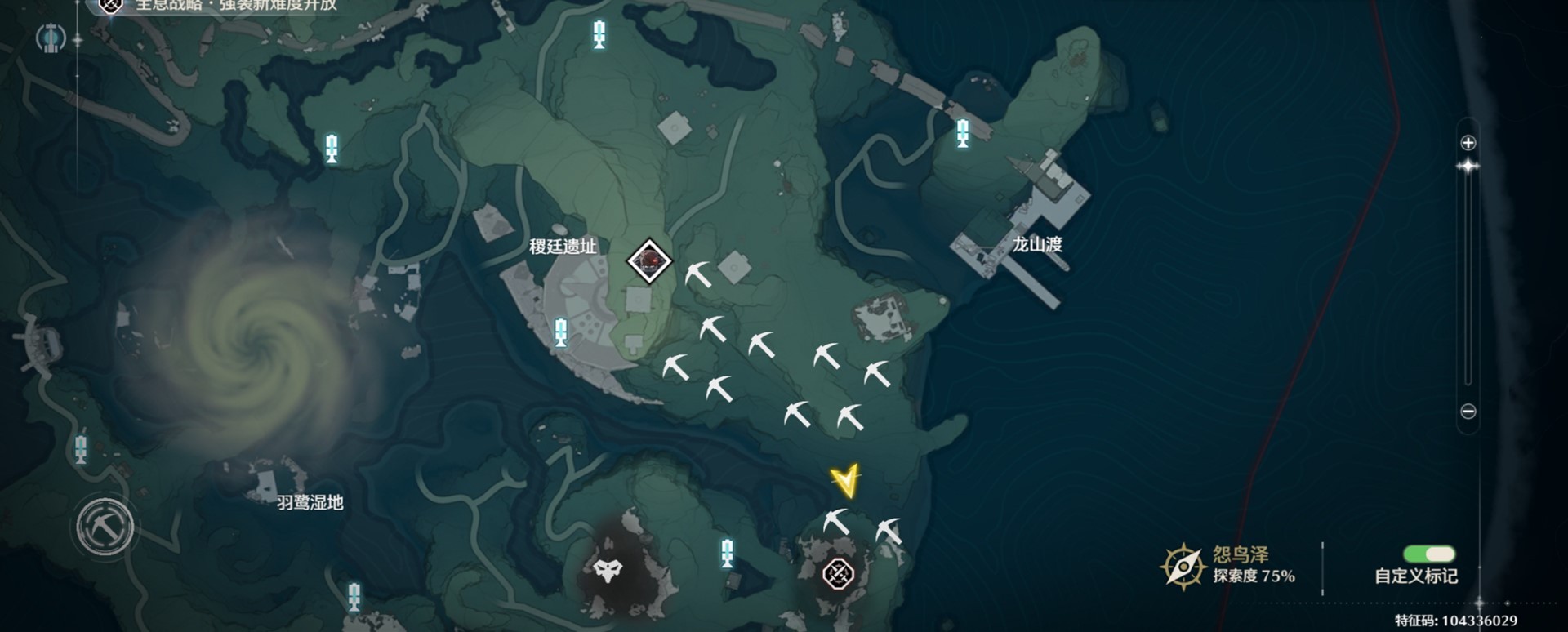Open the pickaxe marker button in the circle

(105, 527)
